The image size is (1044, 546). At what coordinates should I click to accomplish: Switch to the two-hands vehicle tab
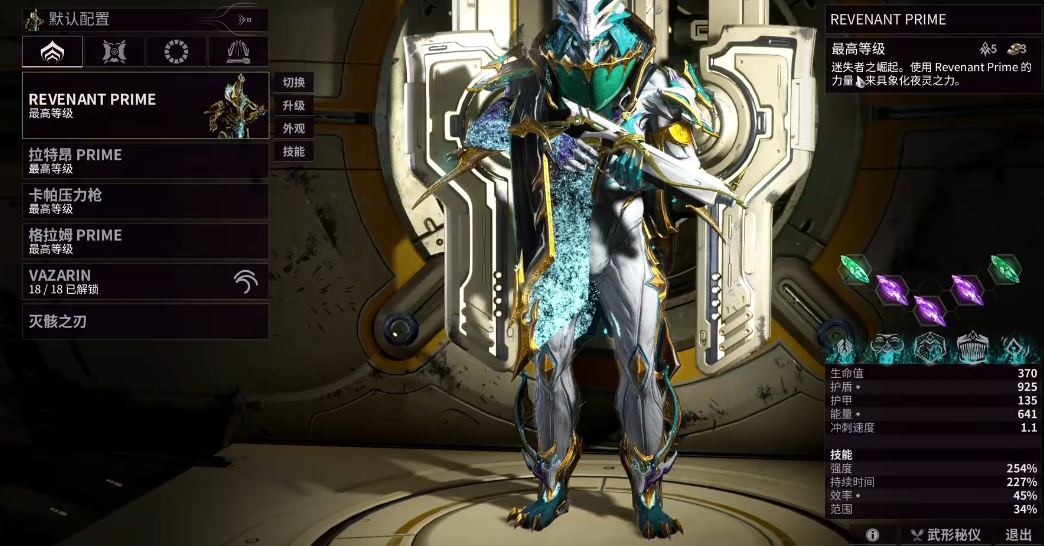(238, 52)
